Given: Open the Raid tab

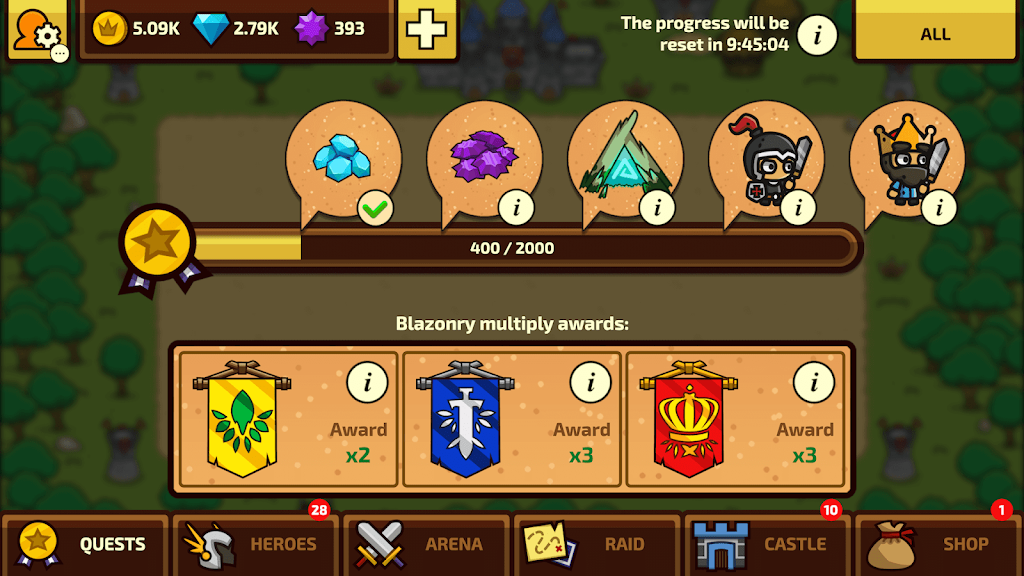Looking at the screenshot, I should [597, 544].
